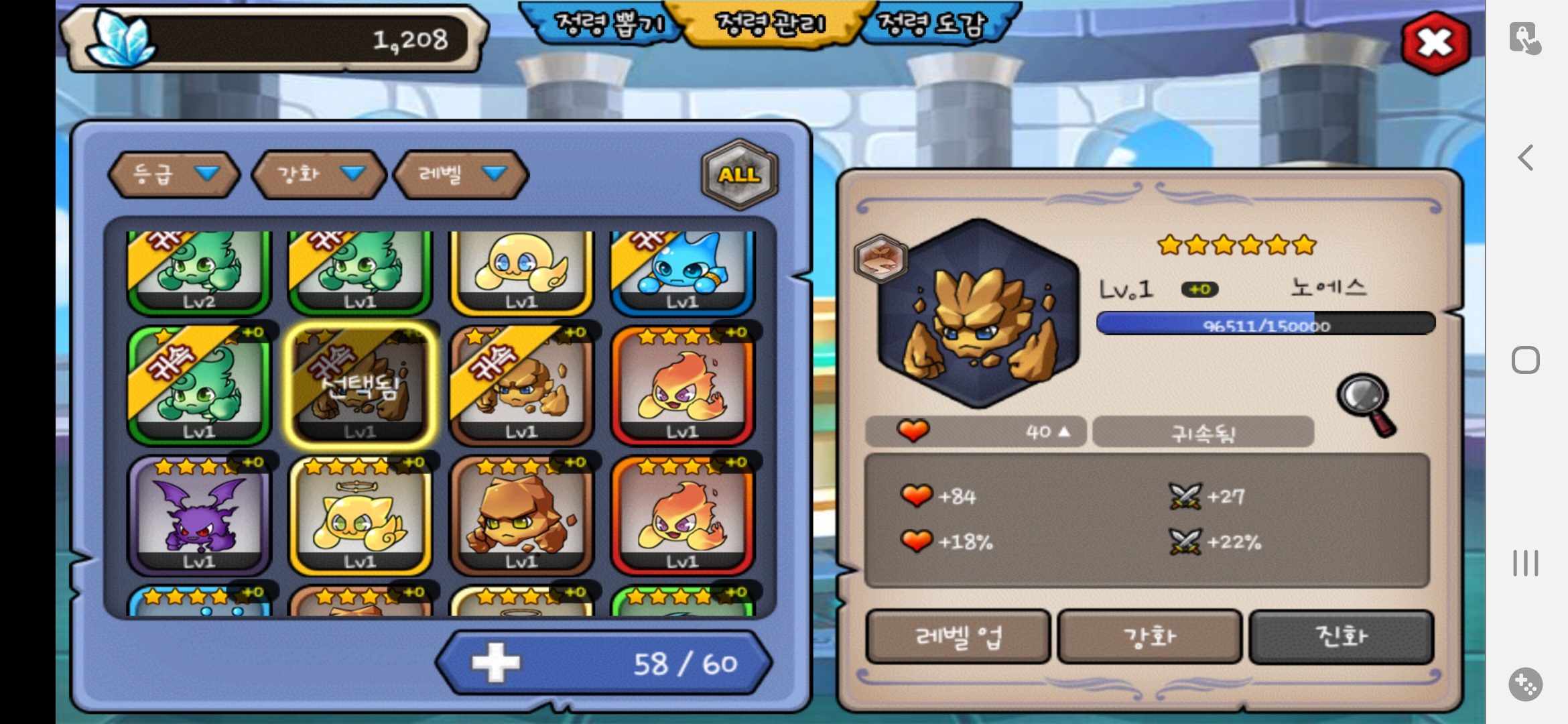1568x724 pixels.
Task: Select the blue water spirit tile
Action: 682,271
